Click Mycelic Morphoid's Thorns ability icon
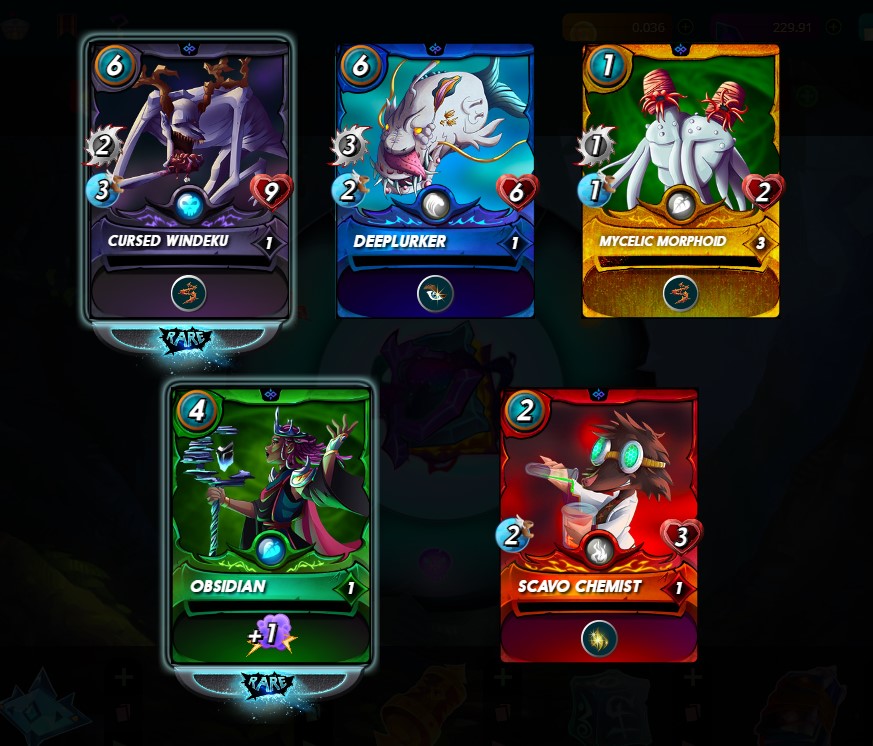 [x=681, y=293]
